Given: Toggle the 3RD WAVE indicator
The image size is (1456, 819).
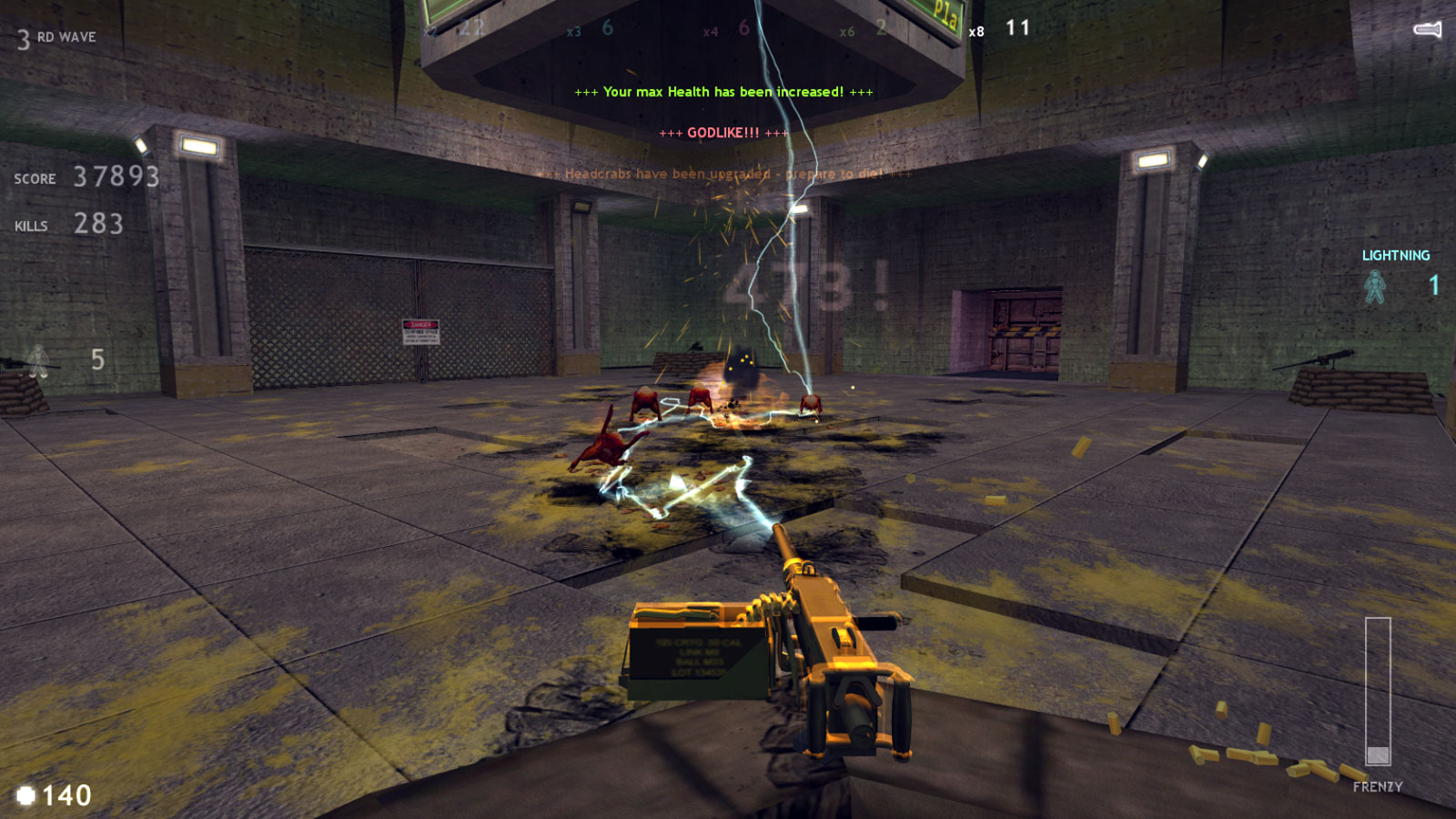Looking at the screenshot, I should pos(55,38).
